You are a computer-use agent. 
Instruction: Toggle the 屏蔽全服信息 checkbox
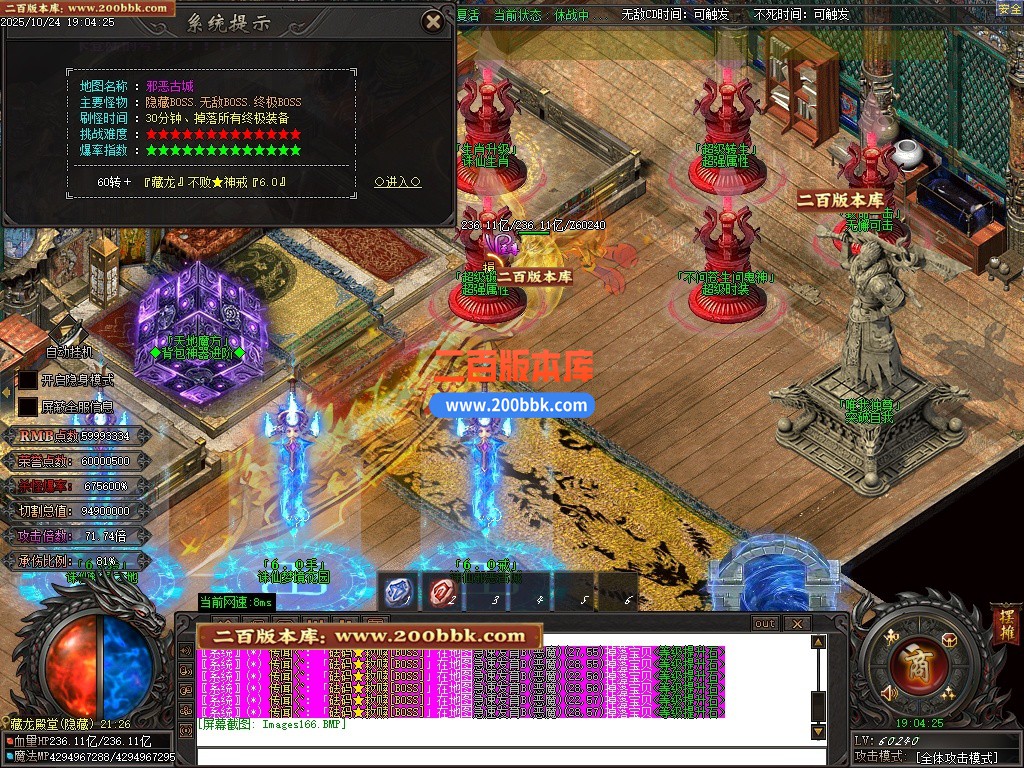pyautogui.click(x=28, y=406)
